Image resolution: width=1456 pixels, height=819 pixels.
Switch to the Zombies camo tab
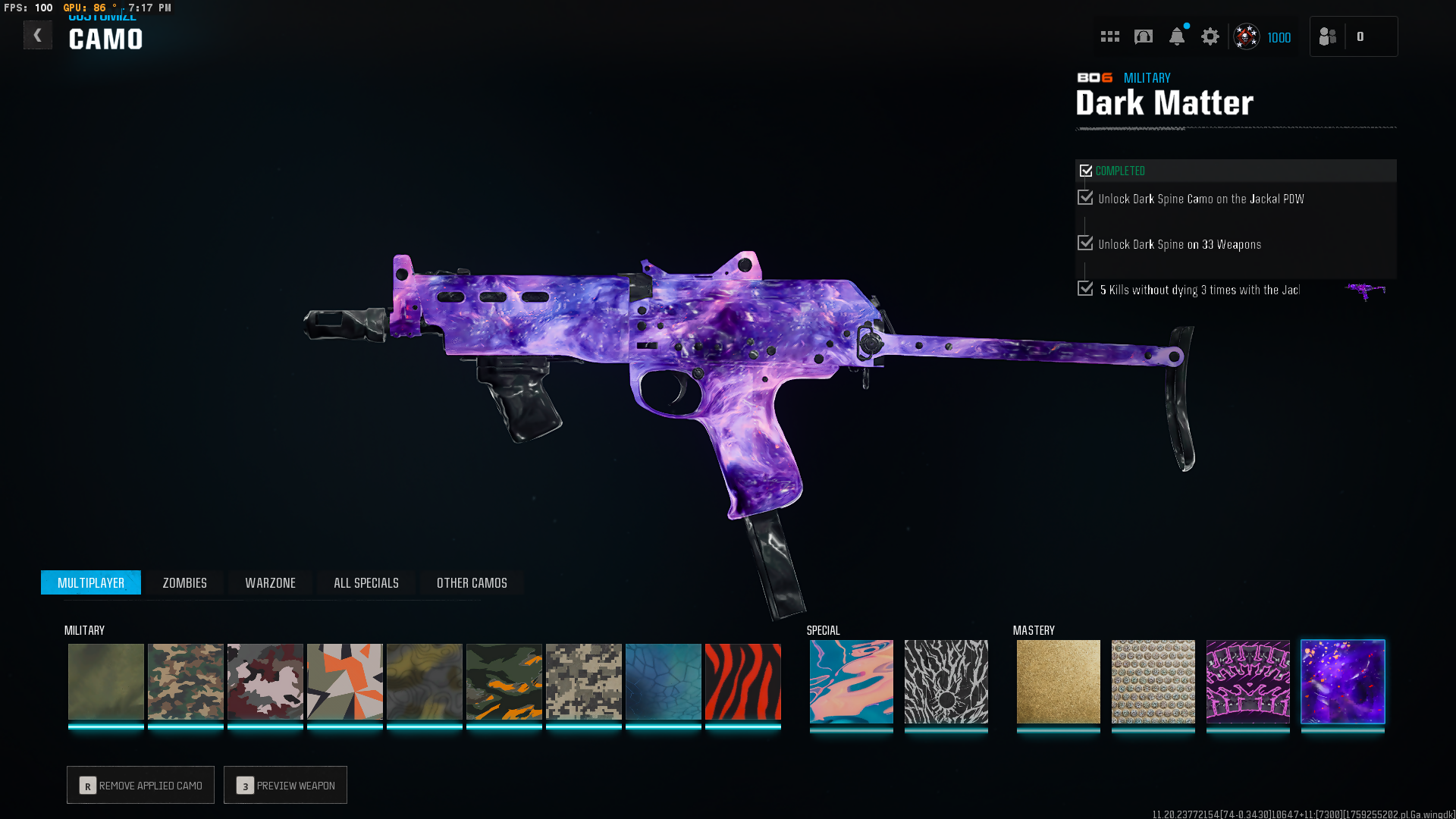(x=184, y=582)
